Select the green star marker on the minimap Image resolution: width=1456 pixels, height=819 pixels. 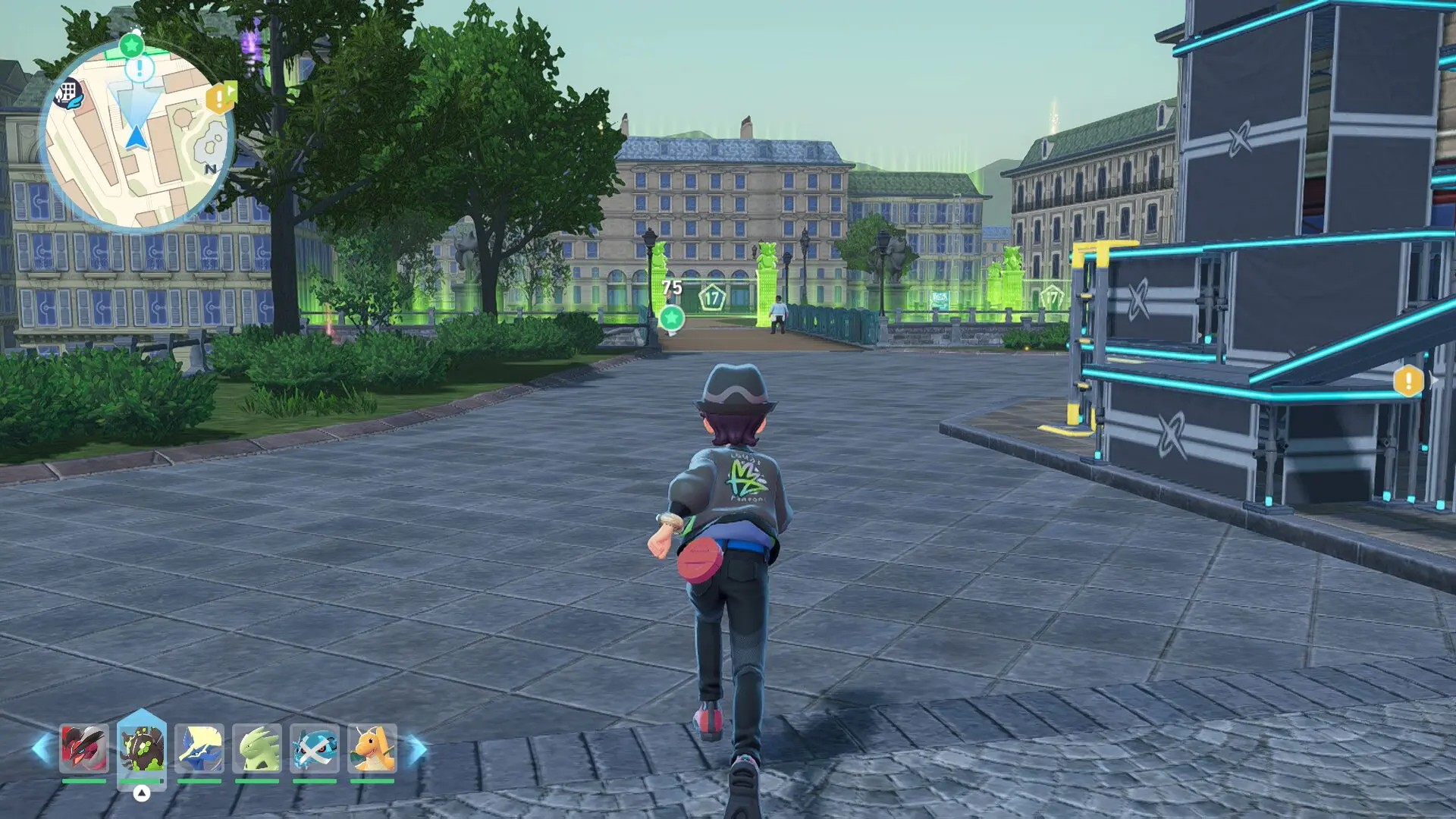click(x=132, y=45)
